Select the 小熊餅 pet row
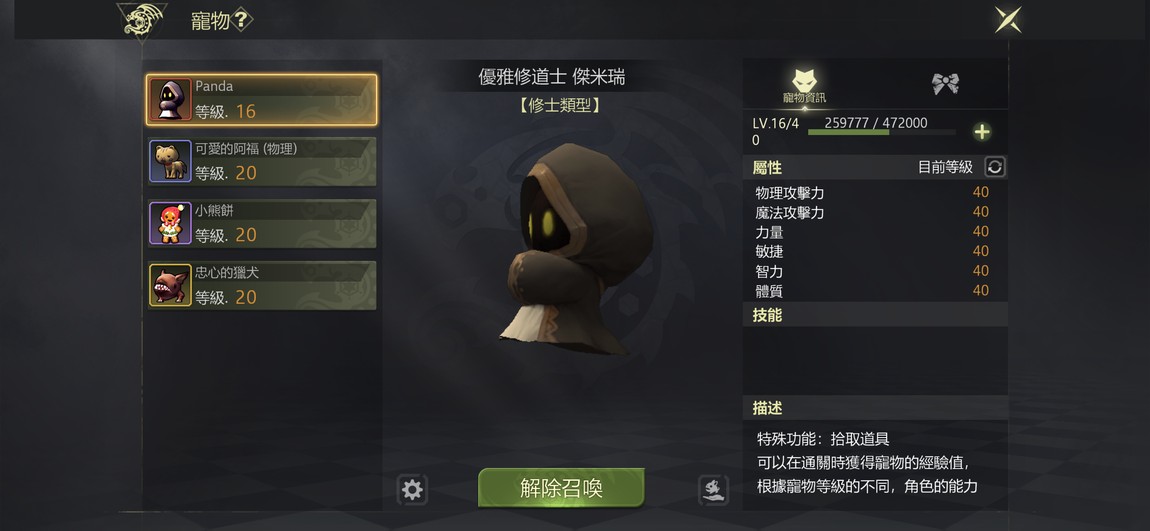The height and width of the screenshot is (531, 1150). (262, 223)
